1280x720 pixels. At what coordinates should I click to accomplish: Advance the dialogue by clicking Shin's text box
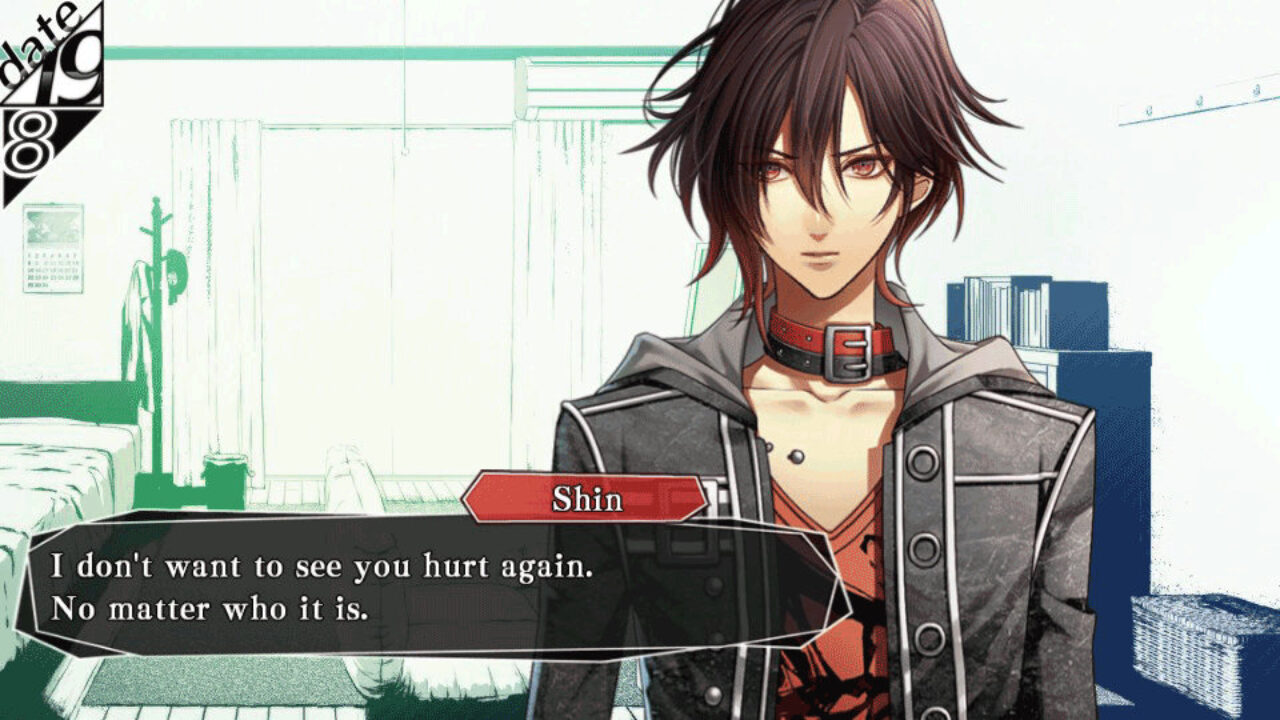430,587
